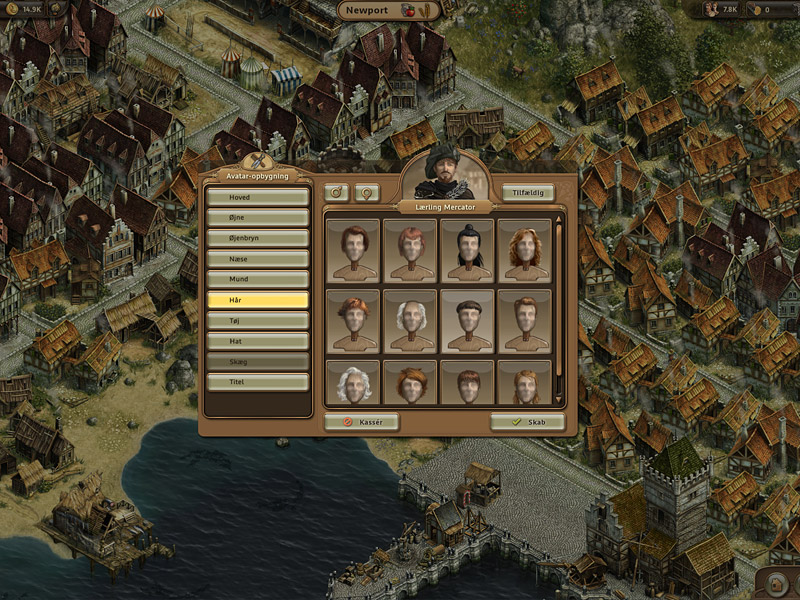
Task: Open the Hat category
Action: click(257, 341)
